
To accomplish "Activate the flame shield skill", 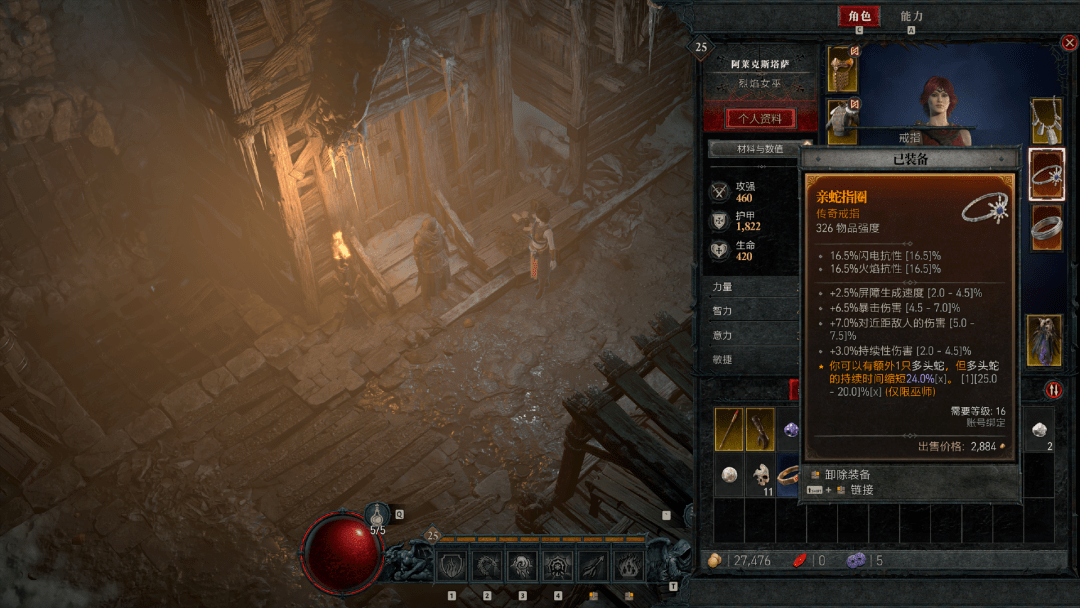I will click(451, 566).
